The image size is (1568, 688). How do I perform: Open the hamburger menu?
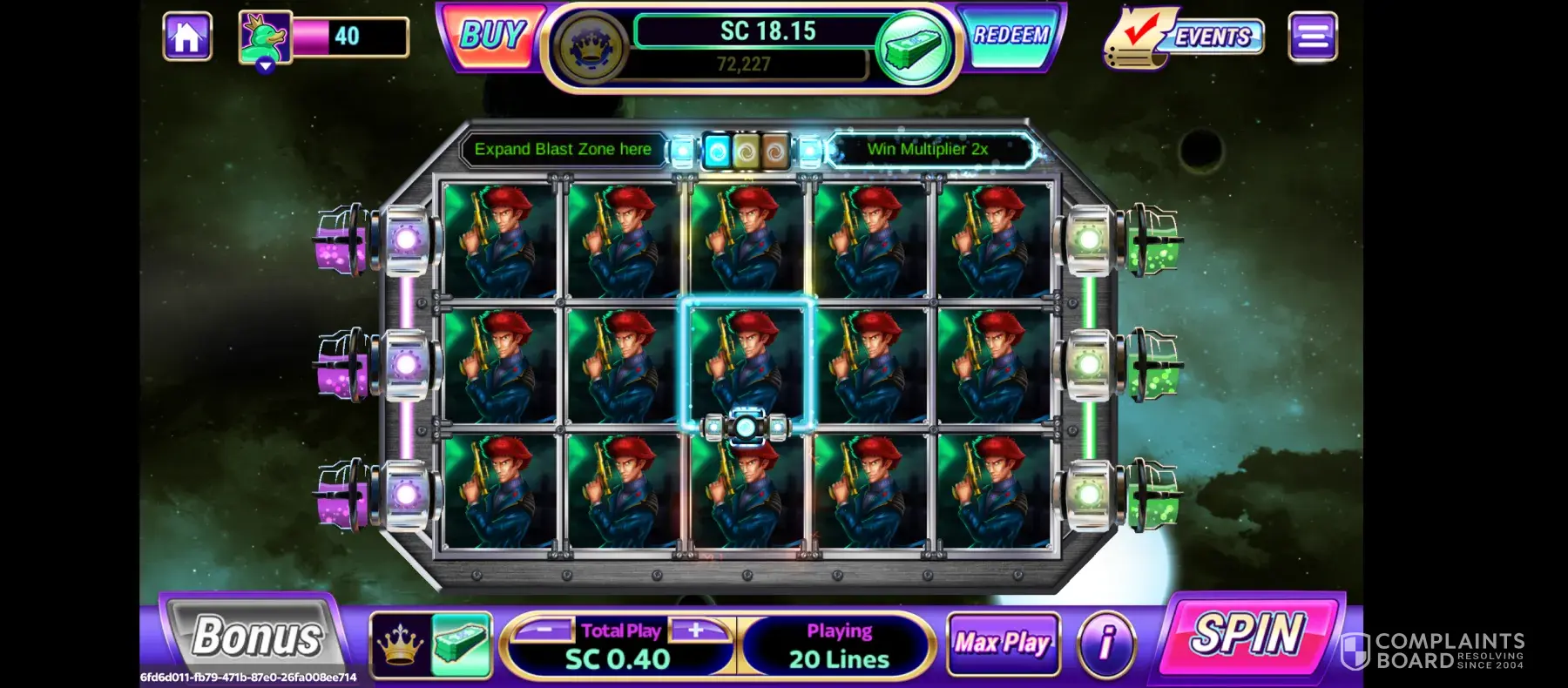tap(1312, 37)
